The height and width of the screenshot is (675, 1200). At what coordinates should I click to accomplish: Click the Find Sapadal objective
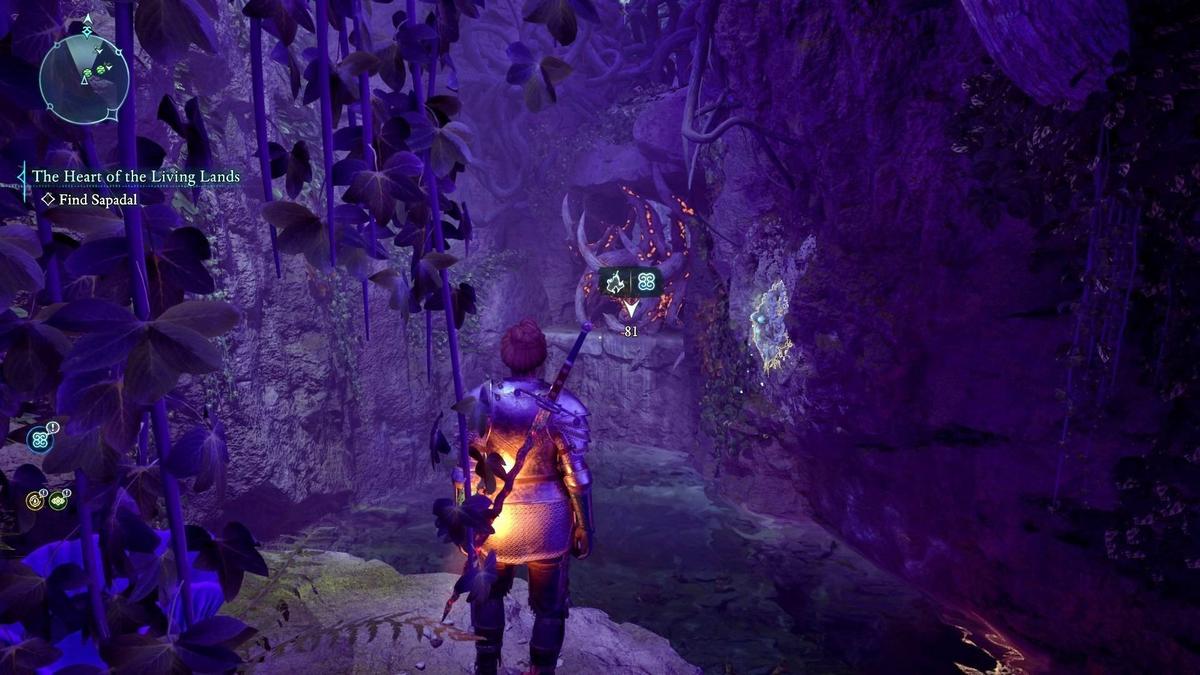click(99, 199)
